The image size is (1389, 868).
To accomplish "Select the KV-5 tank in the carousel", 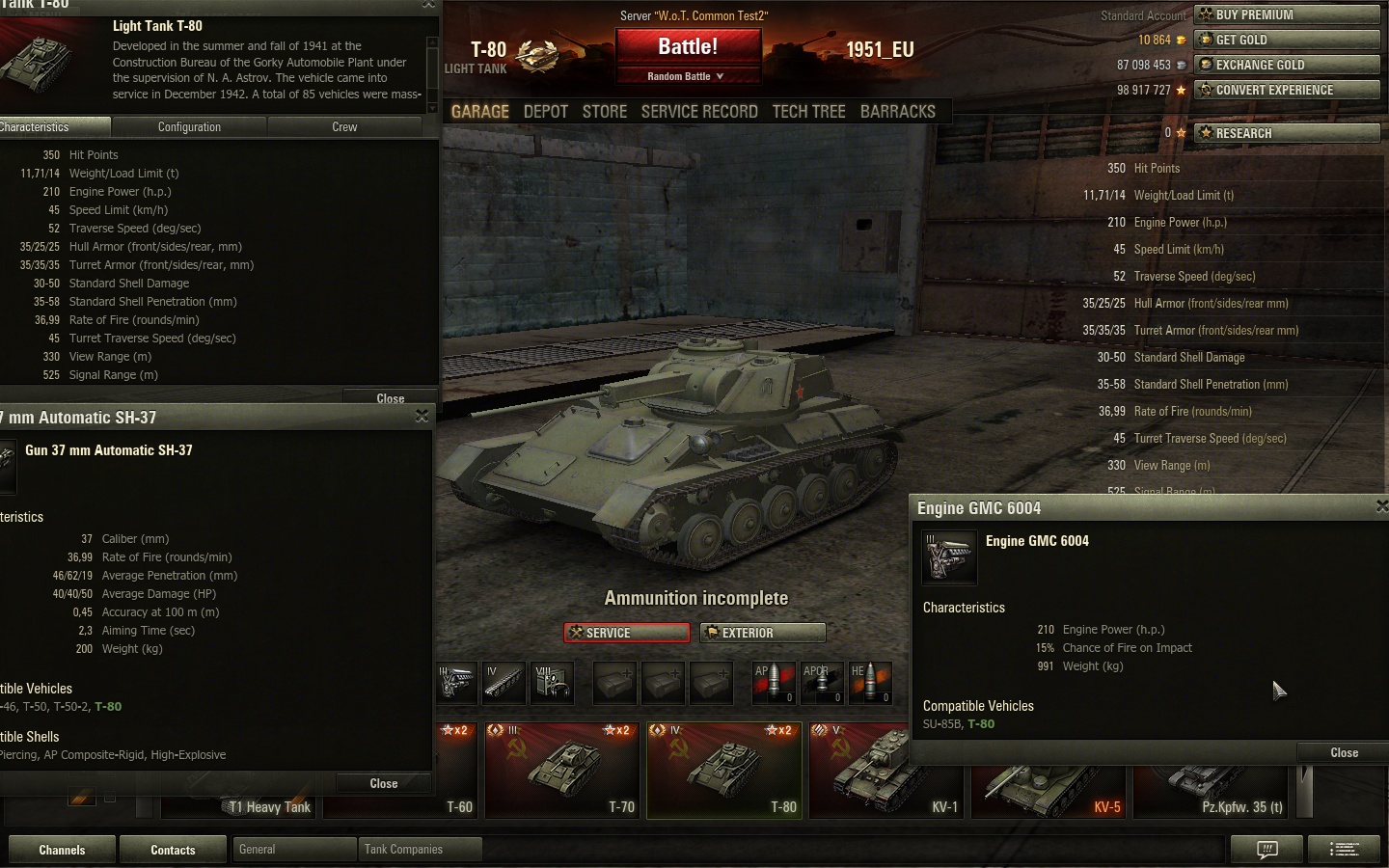I will pos(1049,772).
